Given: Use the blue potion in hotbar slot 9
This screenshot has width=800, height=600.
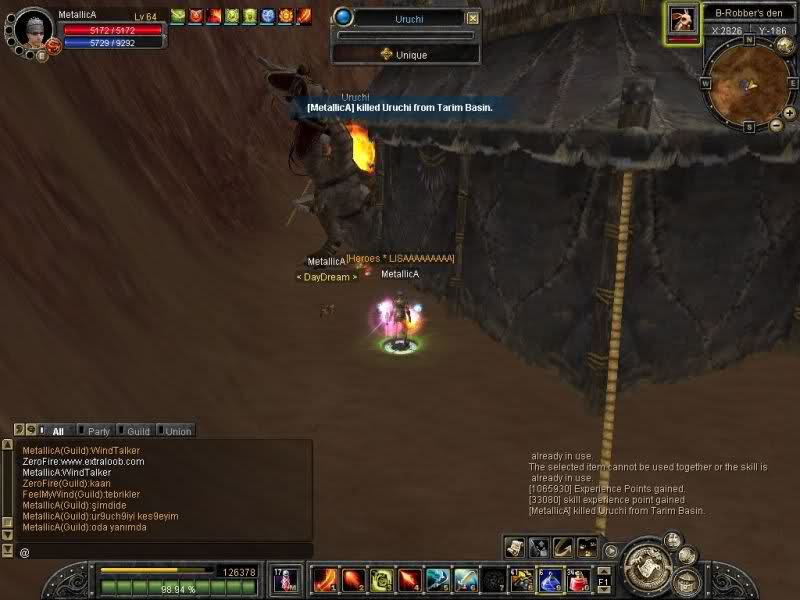Looking at the screenshot, I should click(550, 579).
